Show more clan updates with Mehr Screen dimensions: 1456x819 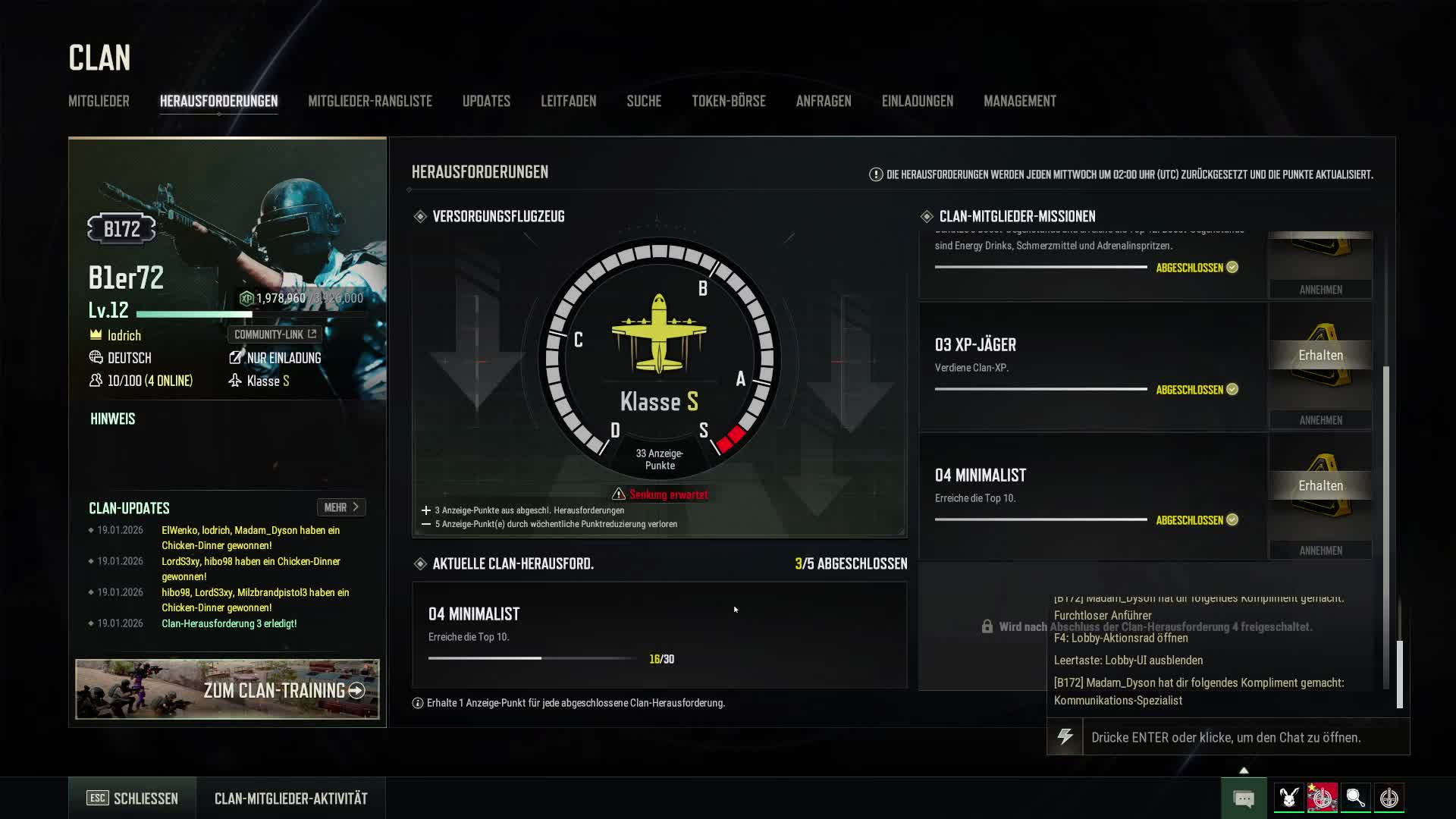341,507
